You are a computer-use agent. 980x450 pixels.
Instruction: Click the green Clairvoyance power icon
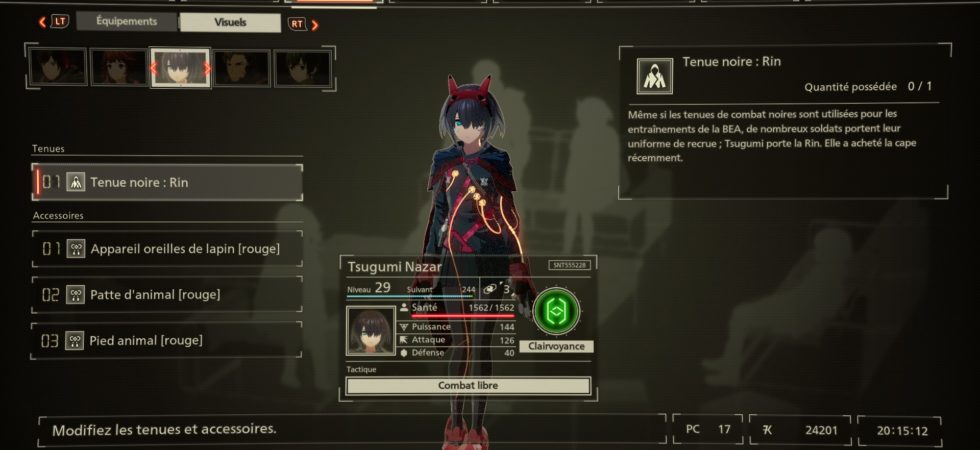(x=557, y=313)
